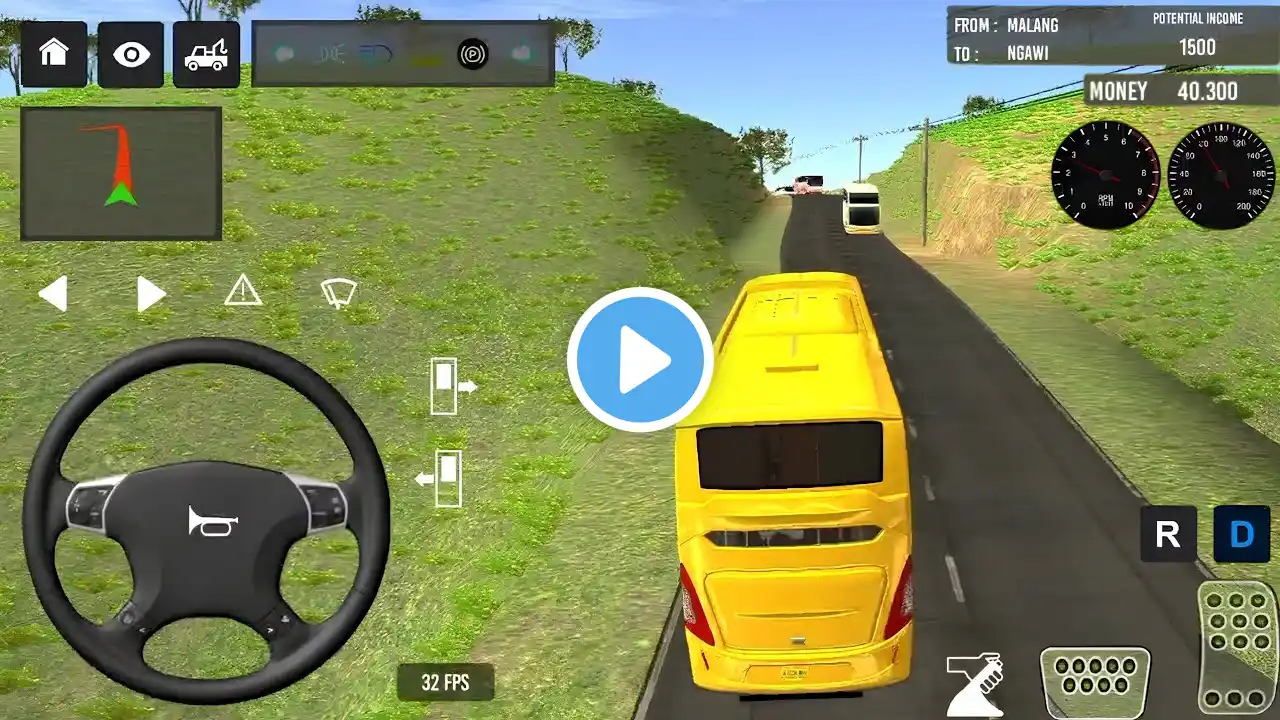Close the bus door with the left-arrow icon
Viewport: 1280px width, 720px height.
440,479
